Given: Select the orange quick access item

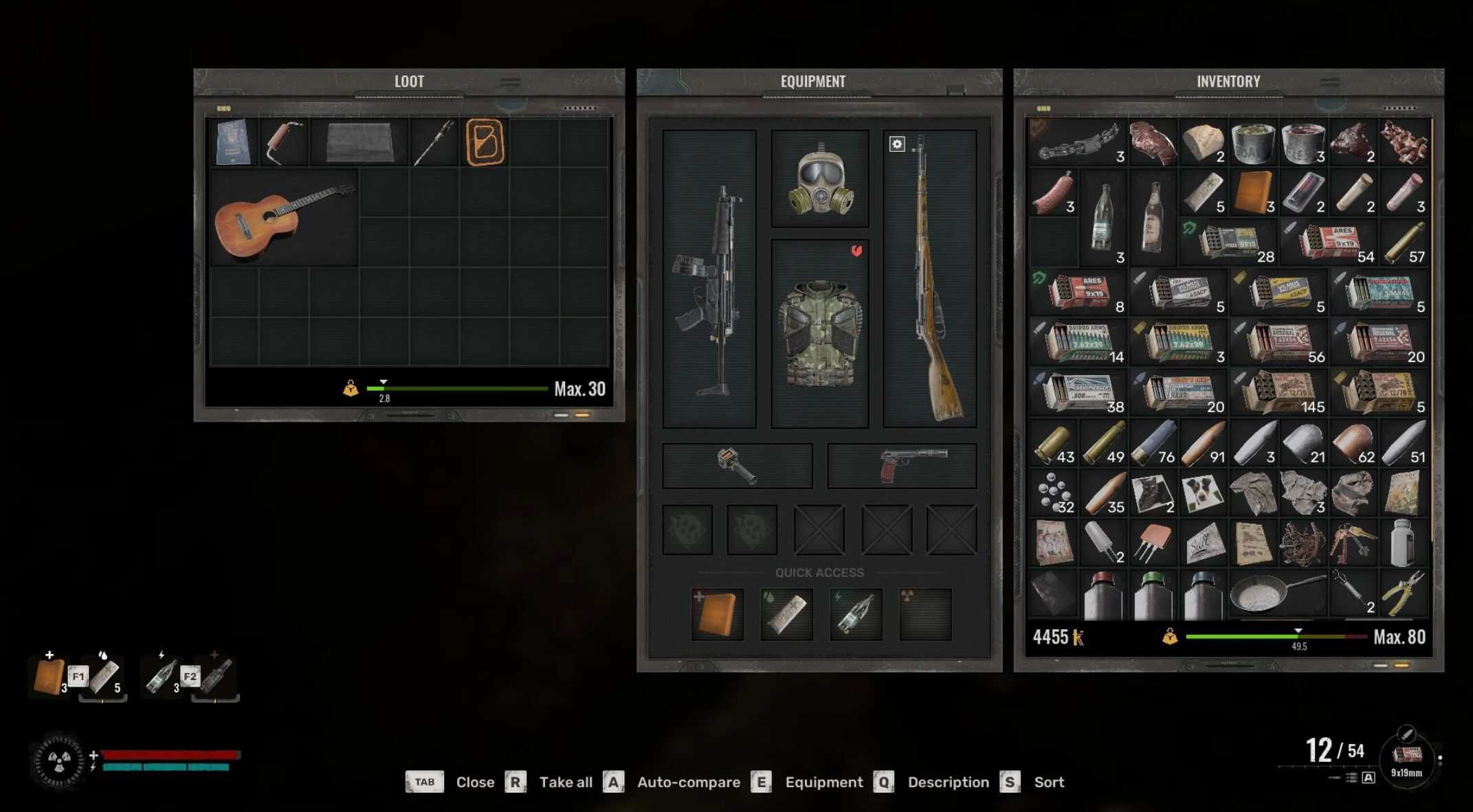Looking at the screenshot, I should tap(717, 613).
